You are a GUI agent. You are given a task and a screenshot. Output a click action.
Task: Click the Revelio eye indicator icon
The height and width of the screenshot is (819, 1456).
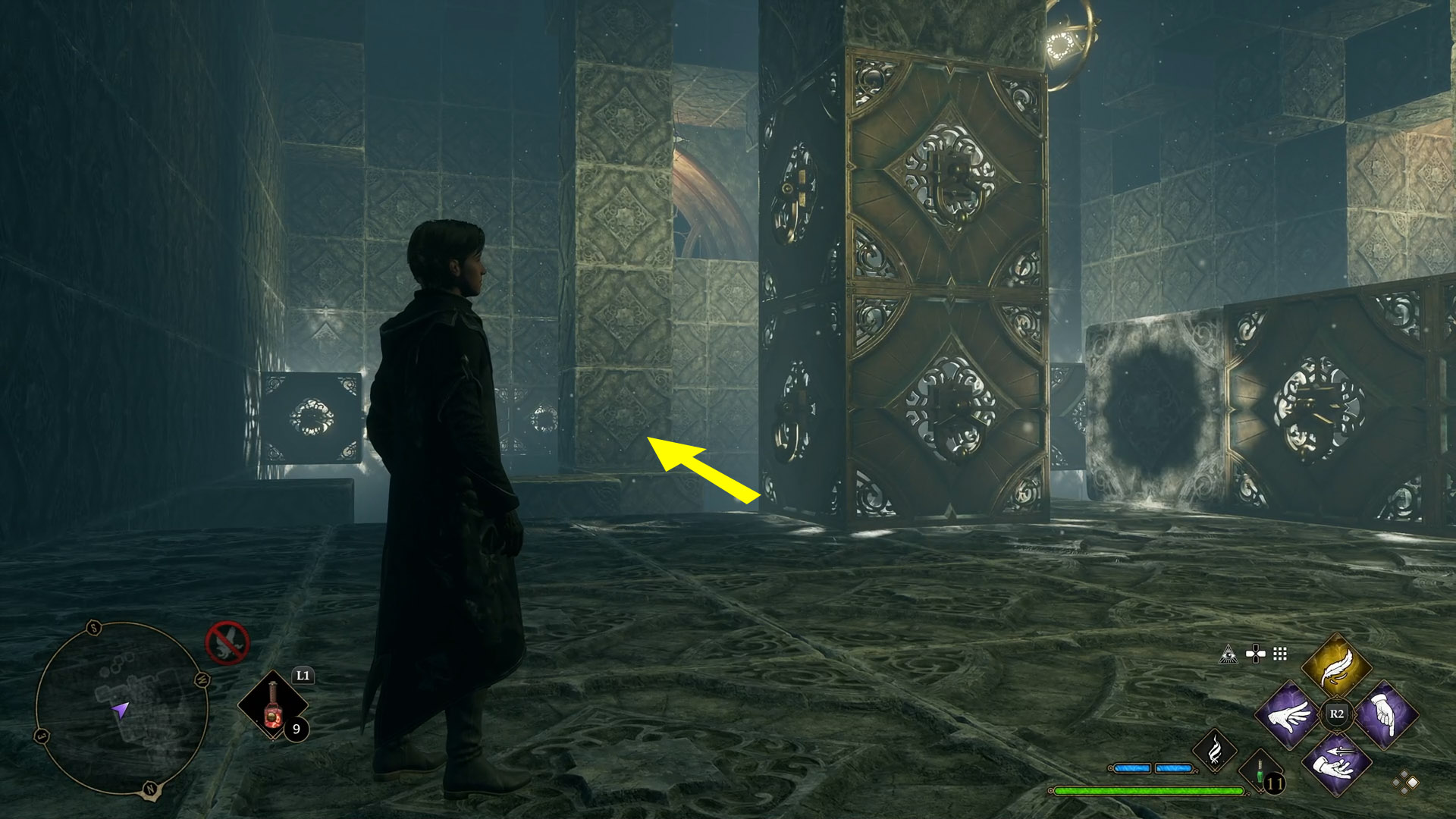pos(1228,655)
